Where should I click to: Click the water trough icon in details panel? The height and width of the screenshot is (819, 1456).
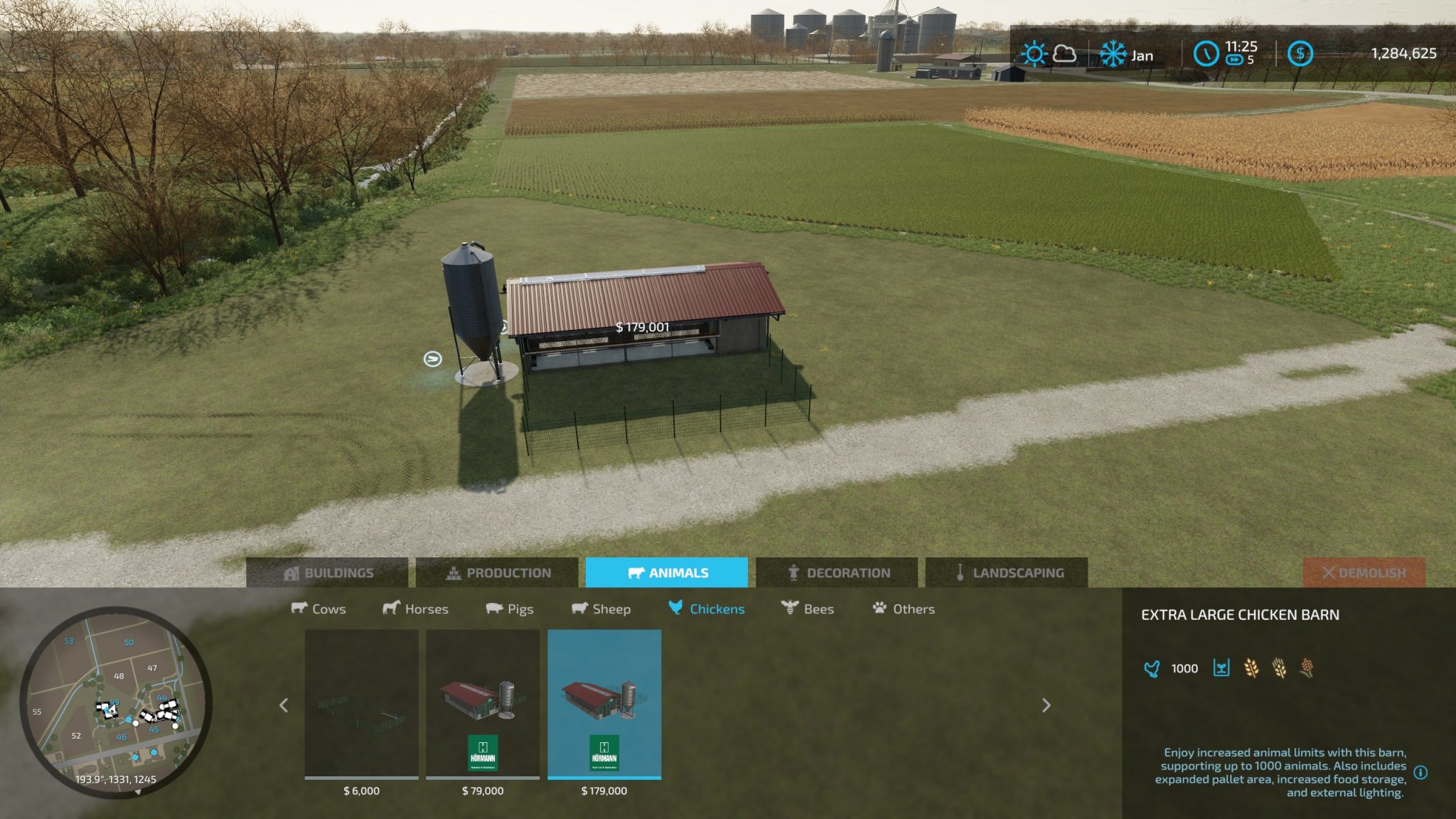pyautogui.click(x=1221, y=668)
